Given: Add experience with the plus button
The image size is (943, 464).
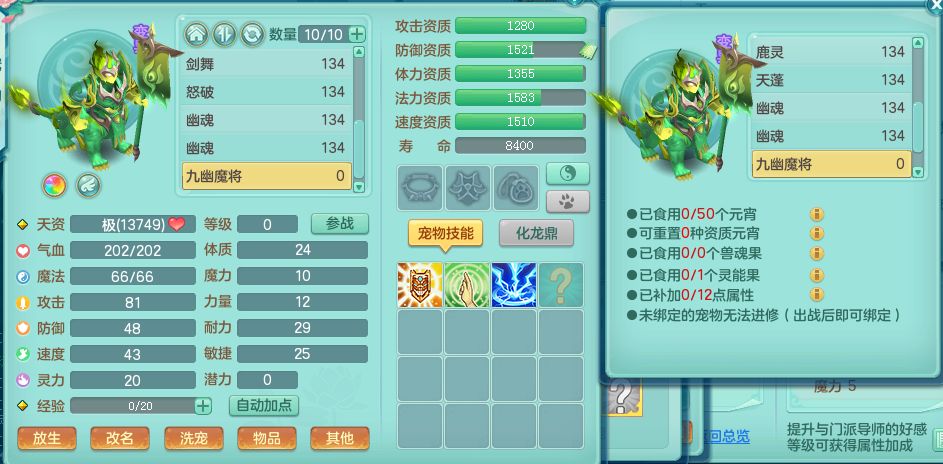Looking at the screenshot, I should pos(203,405).
